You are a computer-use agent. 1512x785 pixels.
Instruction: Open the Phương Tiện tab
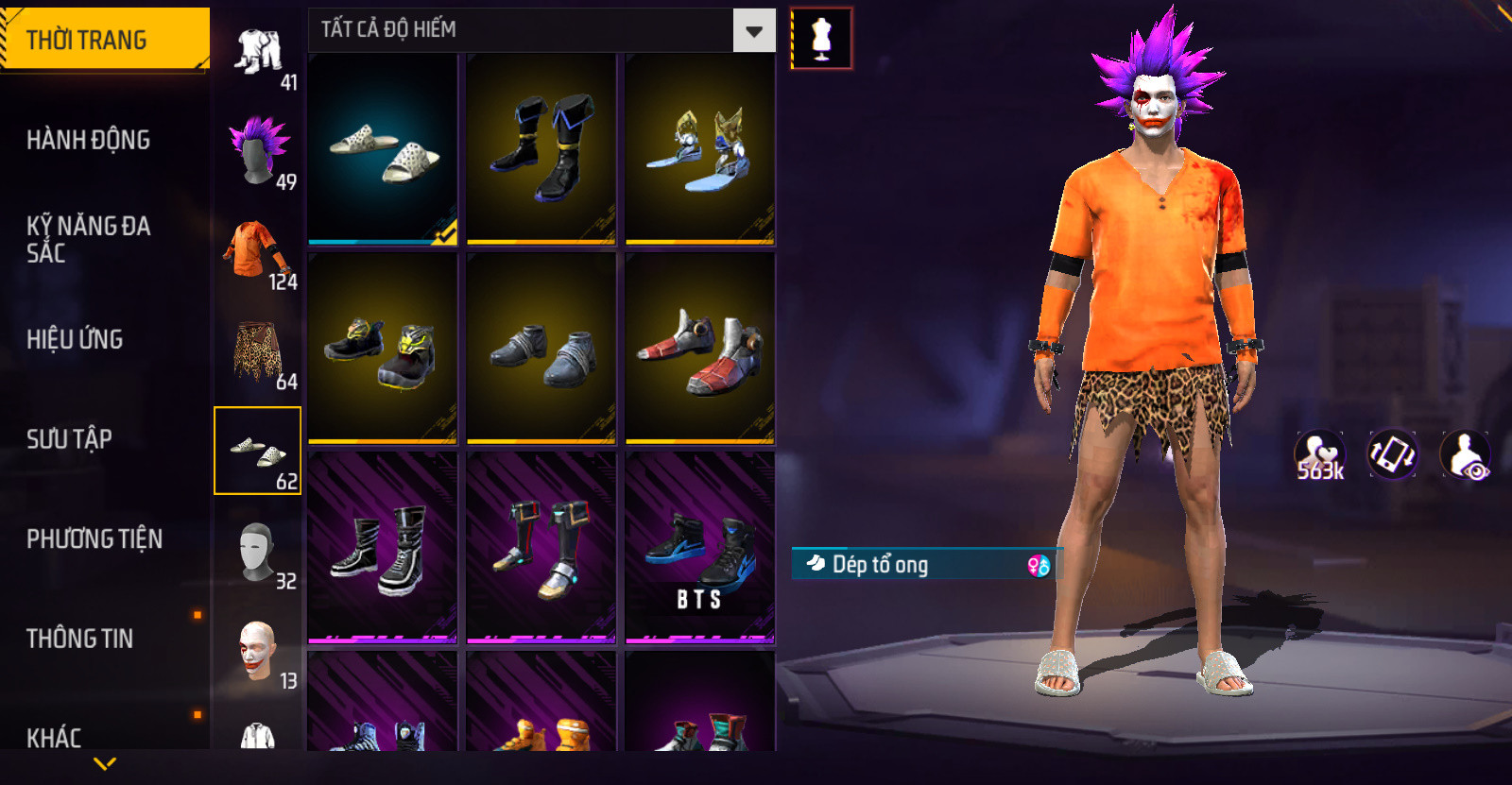click(94, 539)
